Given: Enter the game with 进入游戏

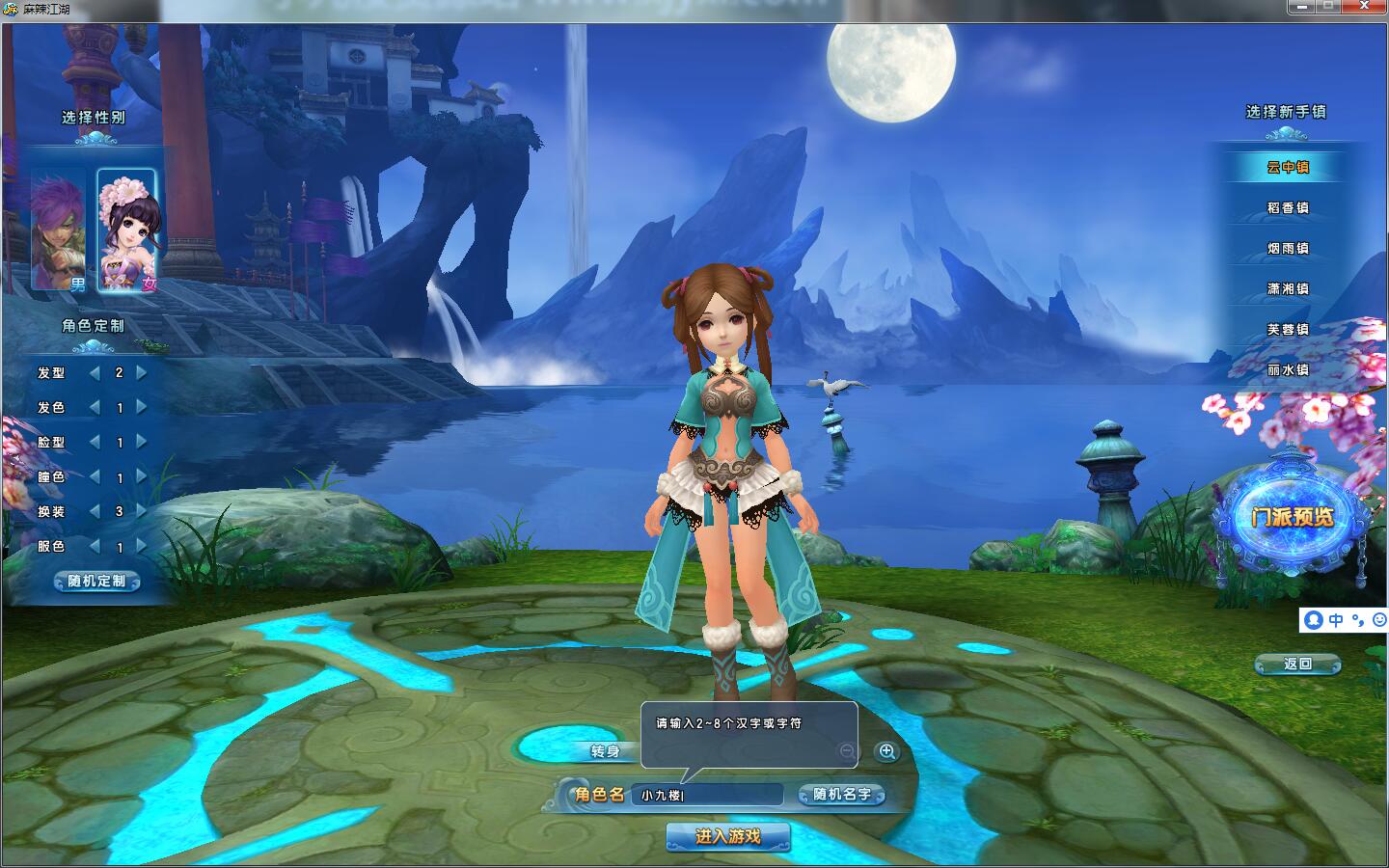Looking at the screenshot, I should click(x=727, y=836).
